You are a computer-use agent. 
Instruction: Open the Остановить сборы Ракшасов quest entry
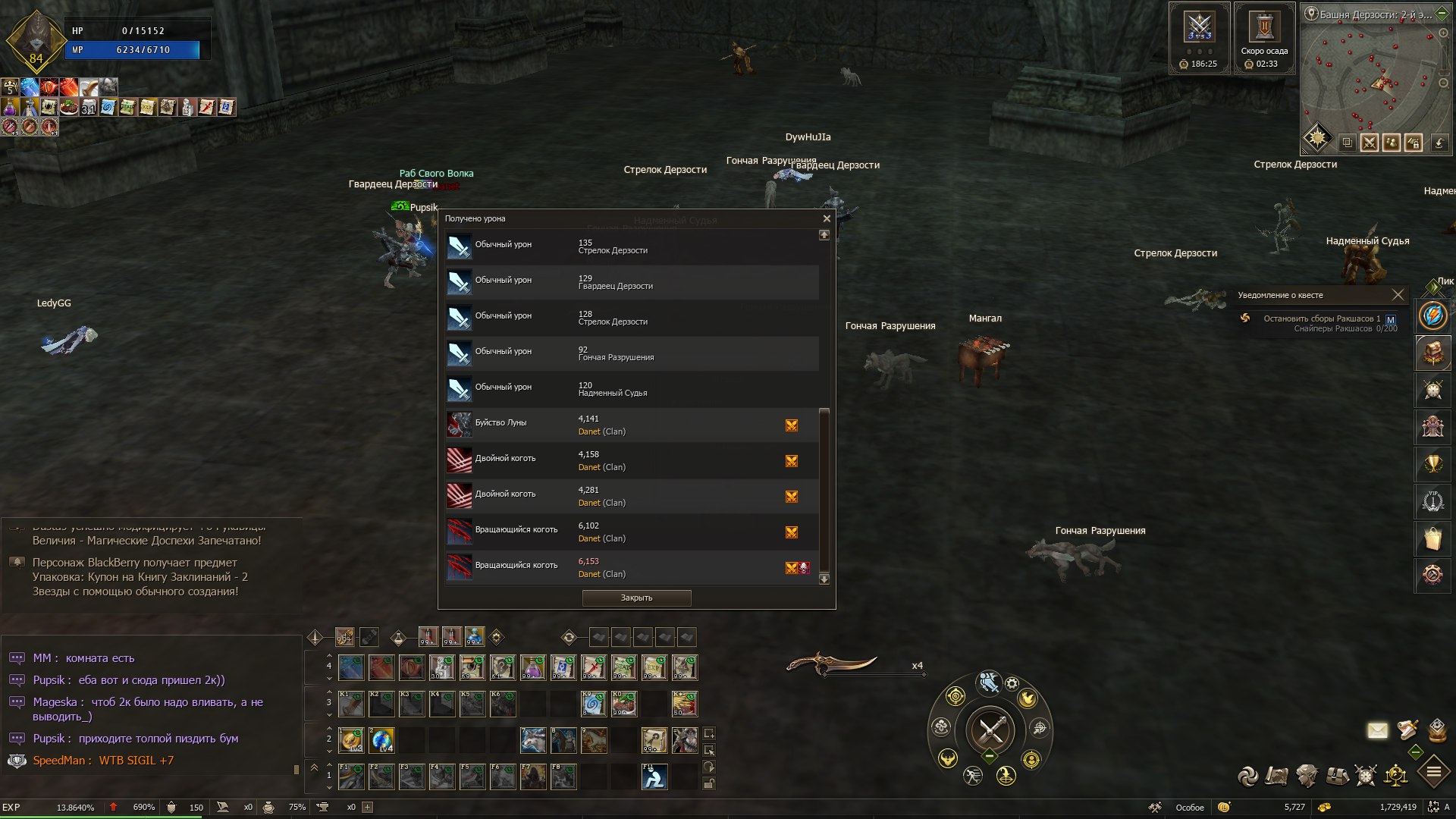click(1321, 318)
